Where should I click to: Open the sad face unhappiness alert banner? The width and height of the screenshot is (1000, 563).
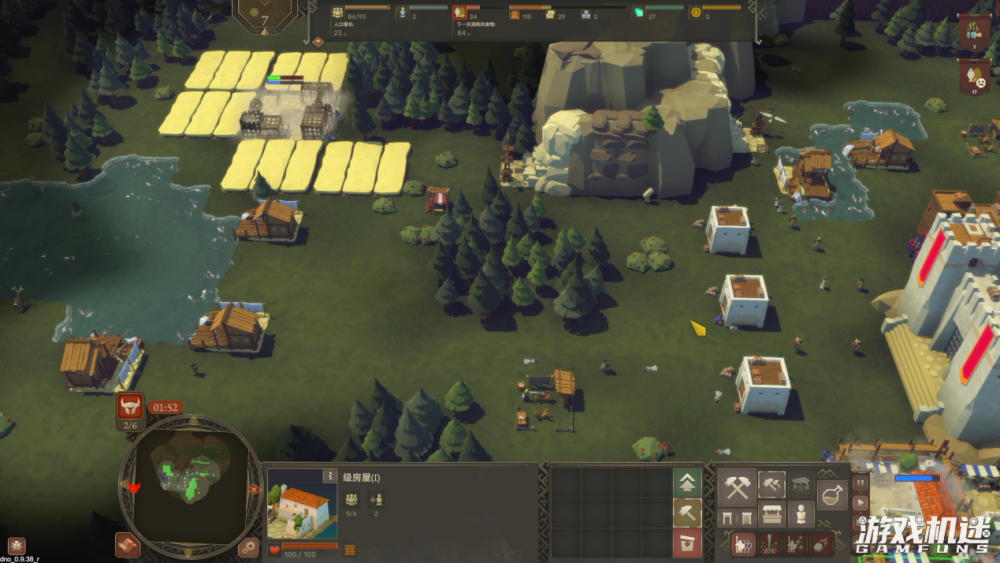[973, 75]
